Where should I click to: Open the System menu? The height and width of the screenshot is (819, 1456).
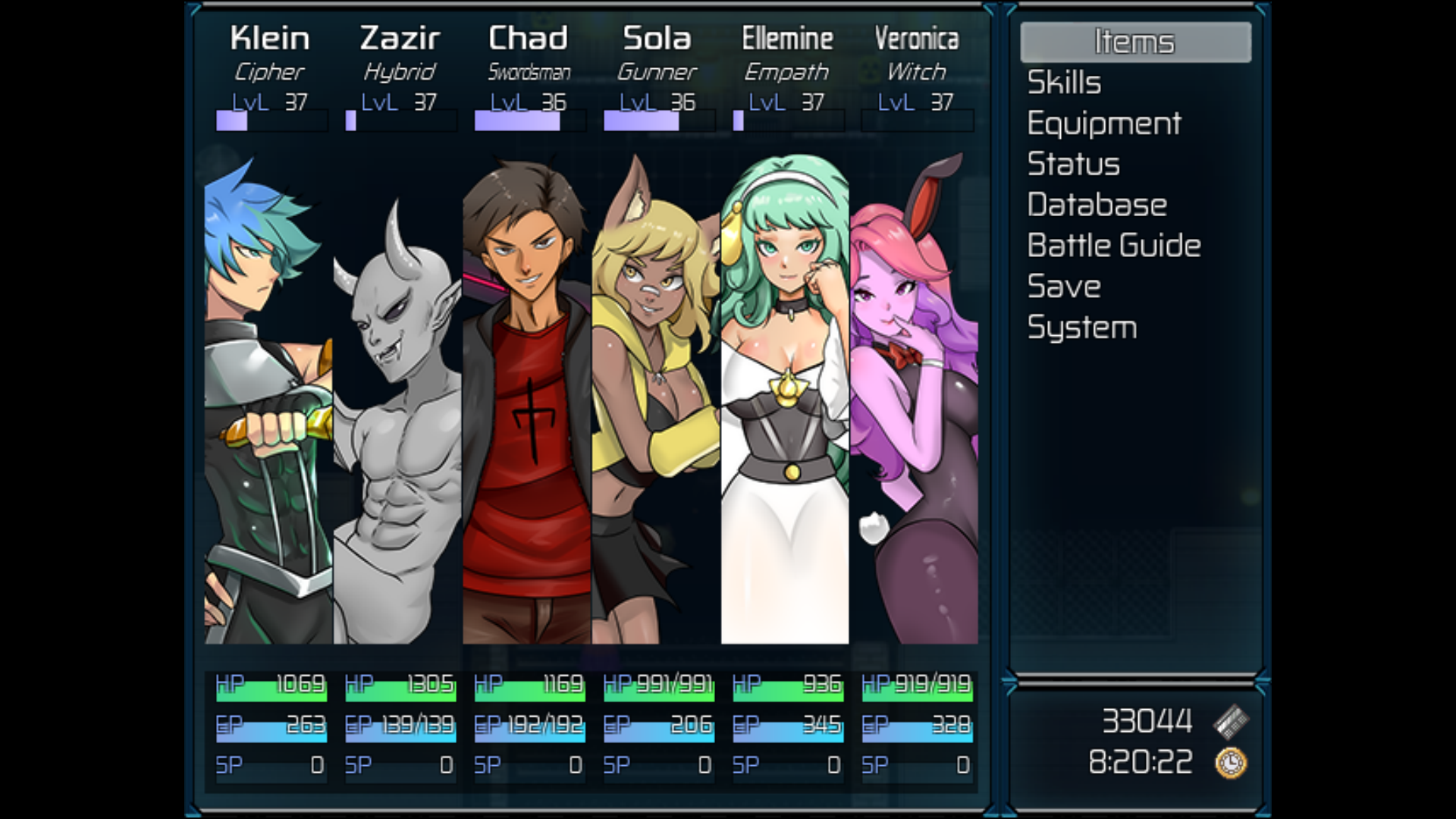coord(1082,328)
